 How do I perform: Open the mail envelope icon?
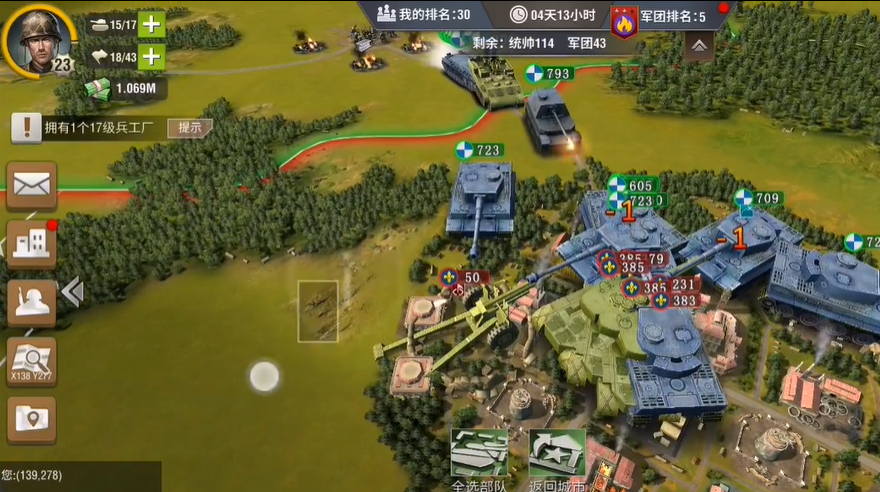(32, 185)
